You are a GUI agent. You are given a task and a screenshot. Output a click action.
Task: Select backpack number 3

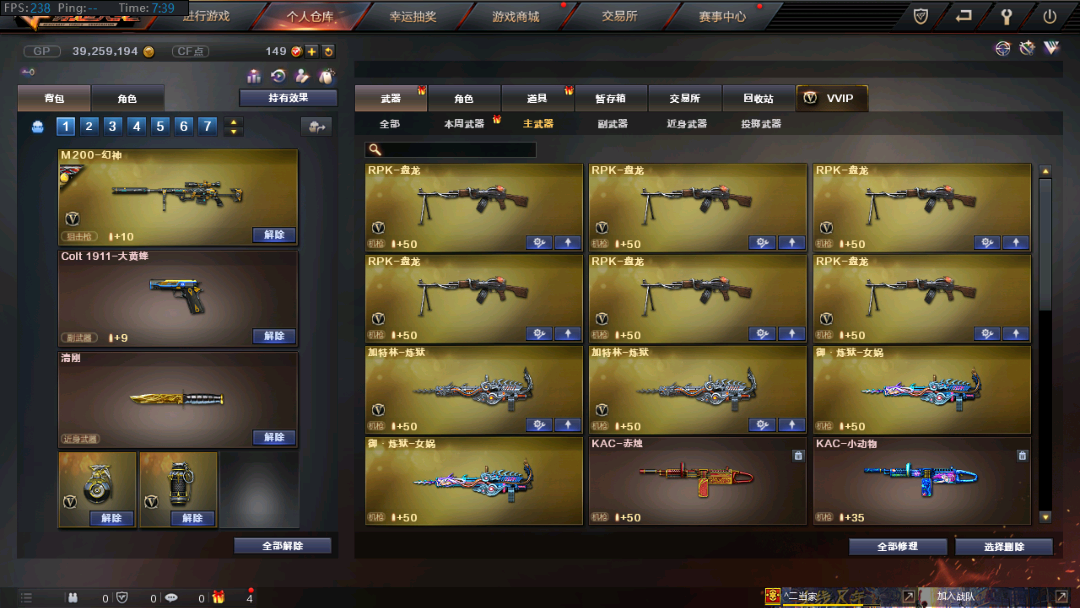point(113,126)
